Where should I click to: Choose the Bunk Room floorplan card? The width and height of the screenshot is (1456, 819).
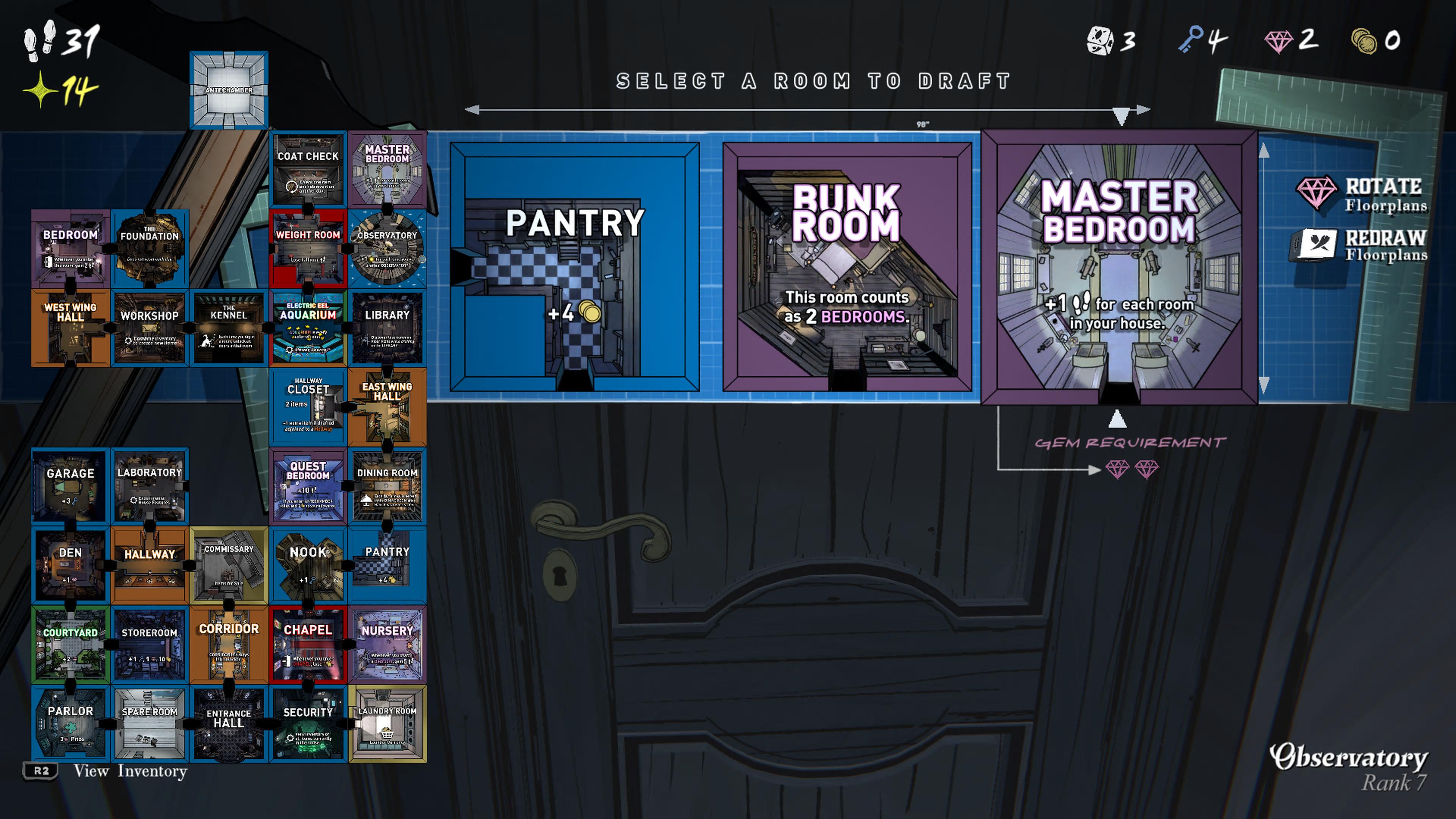pos(847,267)
